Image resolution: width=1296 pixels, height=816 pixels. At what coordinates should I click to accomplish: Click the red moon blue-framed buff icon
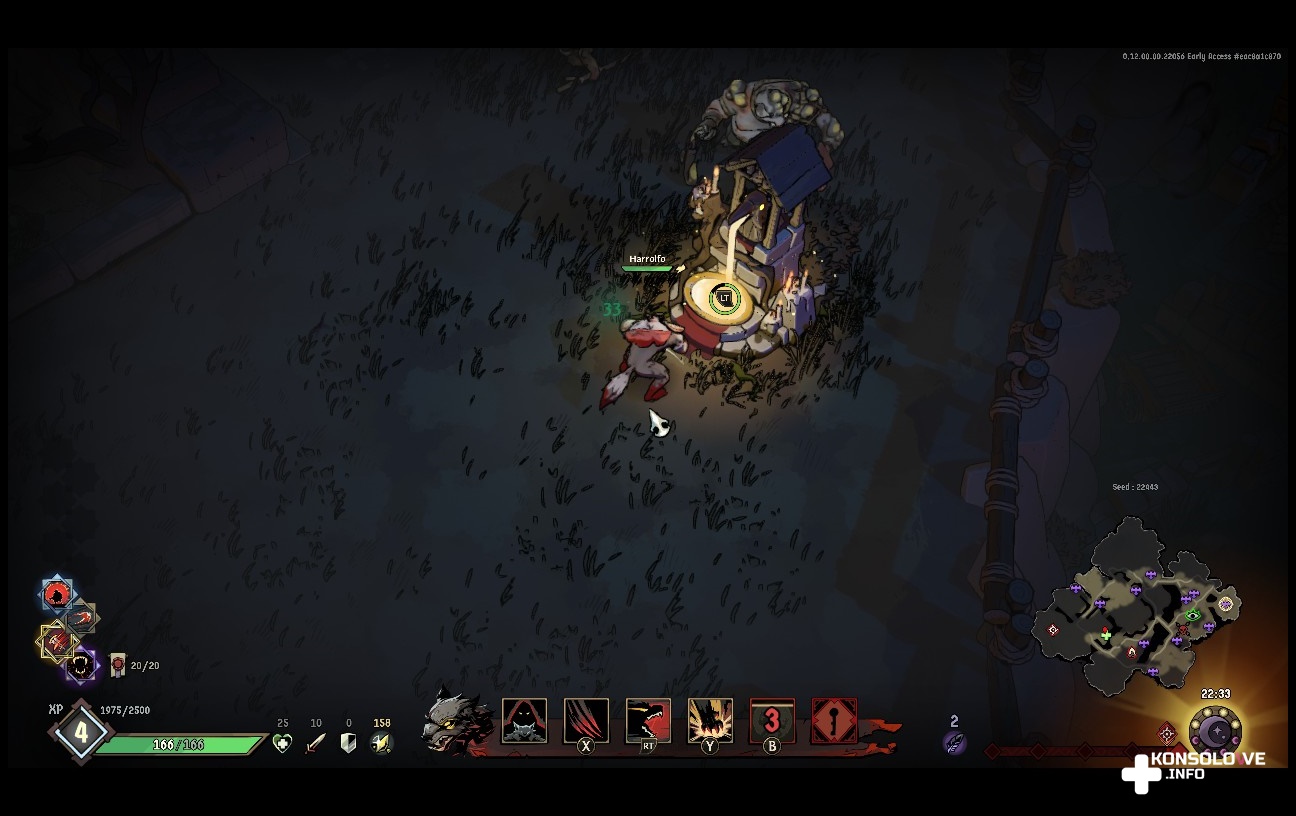(x=57, y=595)
